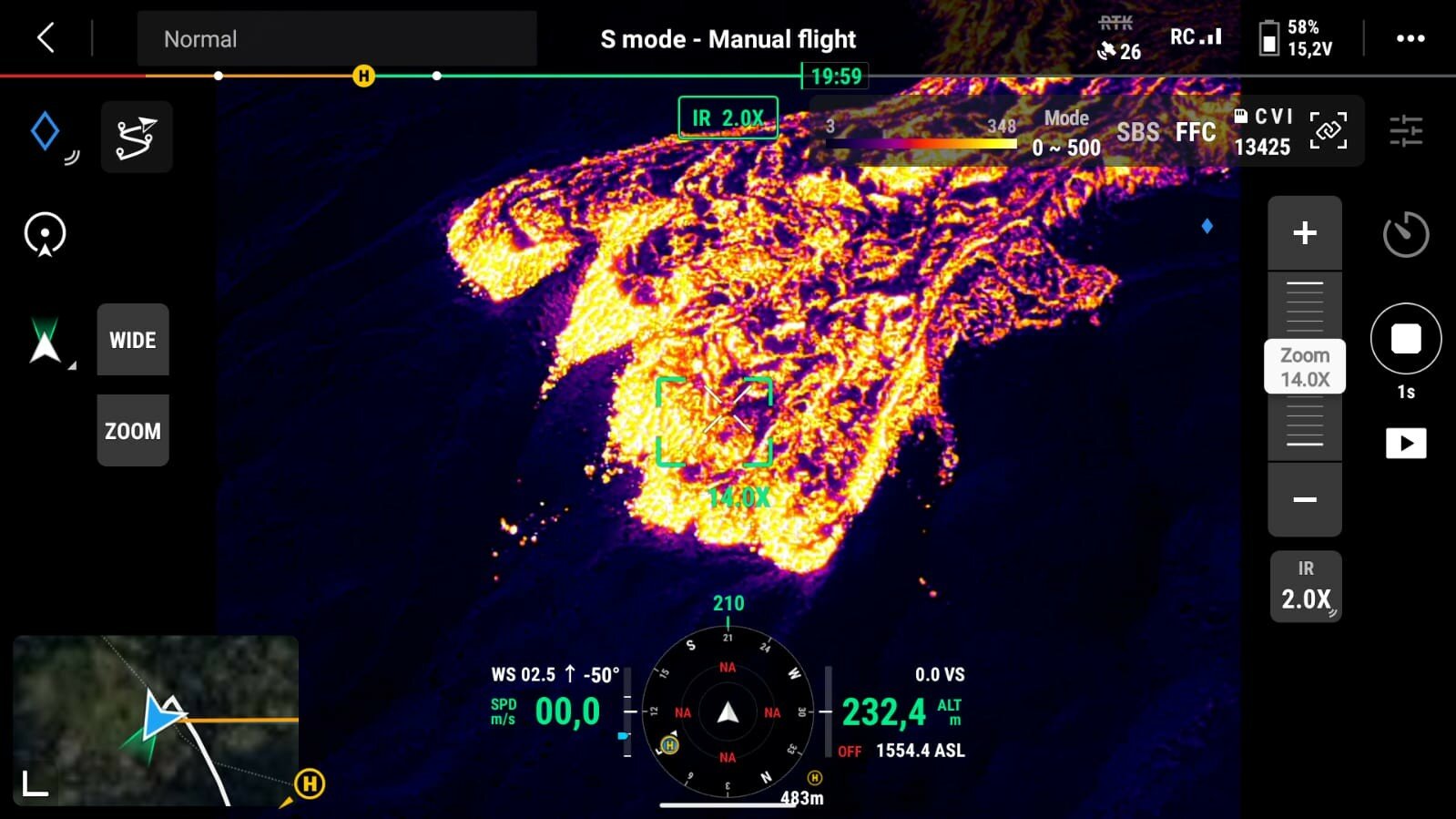Image resolution: width=1456 pixels, height=819 pixels.
Task: Open the media playback gallery
Action: point(1405,444)
